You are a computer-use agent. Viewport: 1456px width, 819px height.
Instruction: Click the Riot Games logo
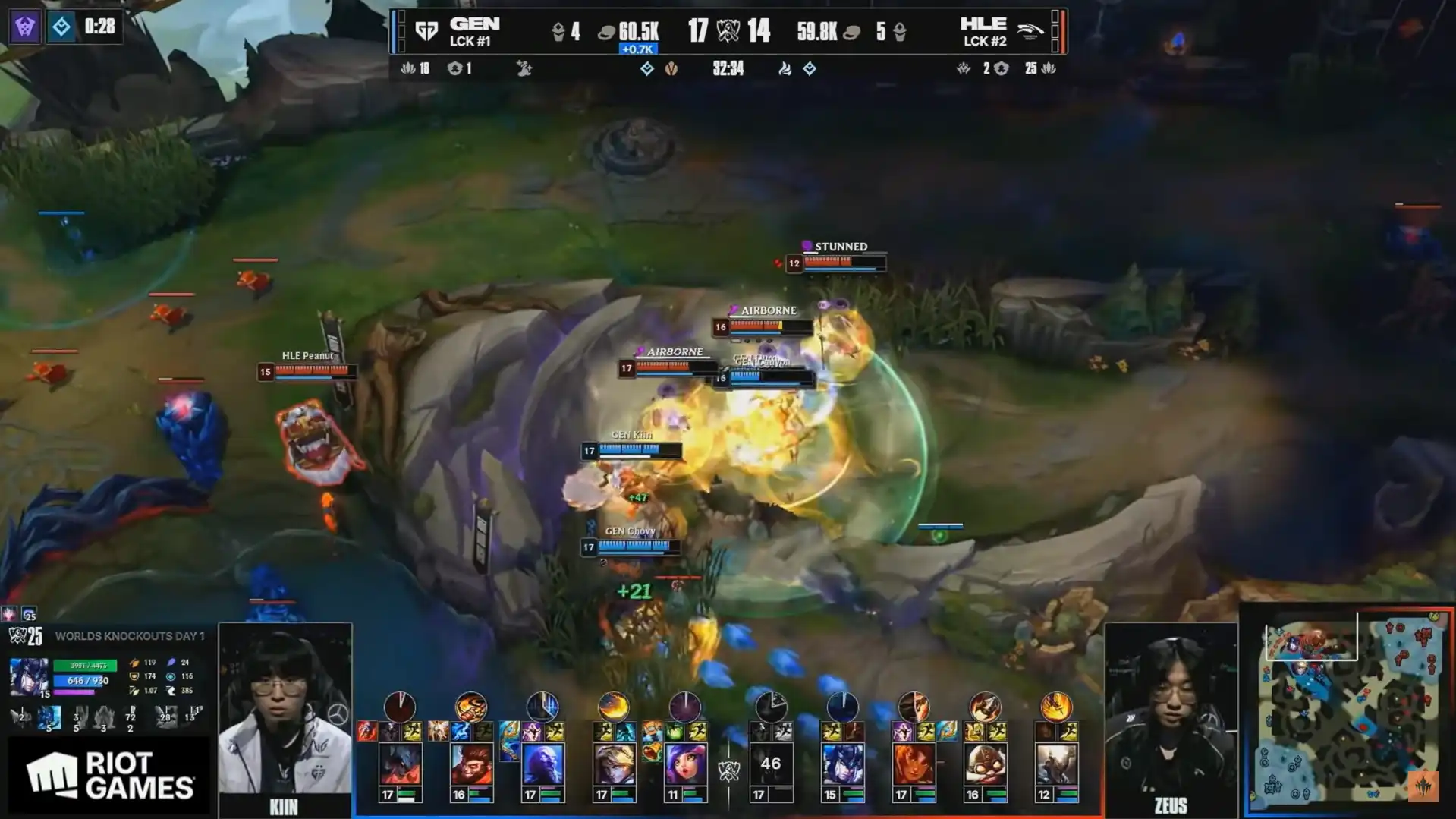tap(108, 776)
